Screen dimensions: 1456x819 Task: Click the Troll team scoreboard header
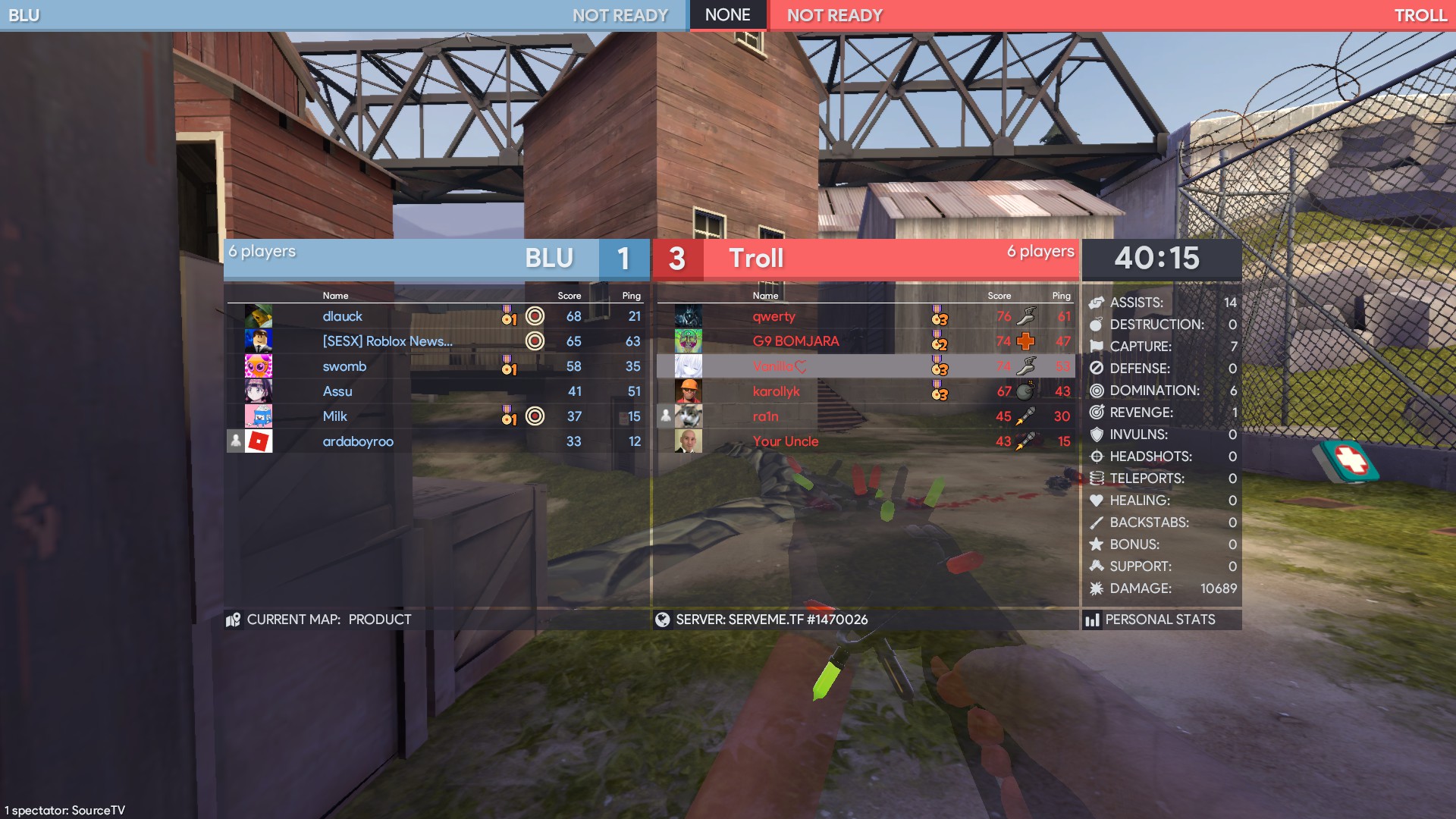864,259
